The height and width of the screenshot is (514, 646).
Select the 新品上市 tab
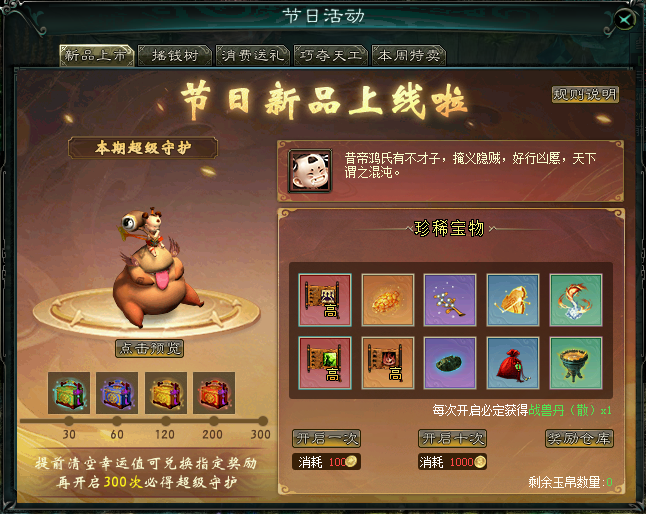click(x=96, y=56)
